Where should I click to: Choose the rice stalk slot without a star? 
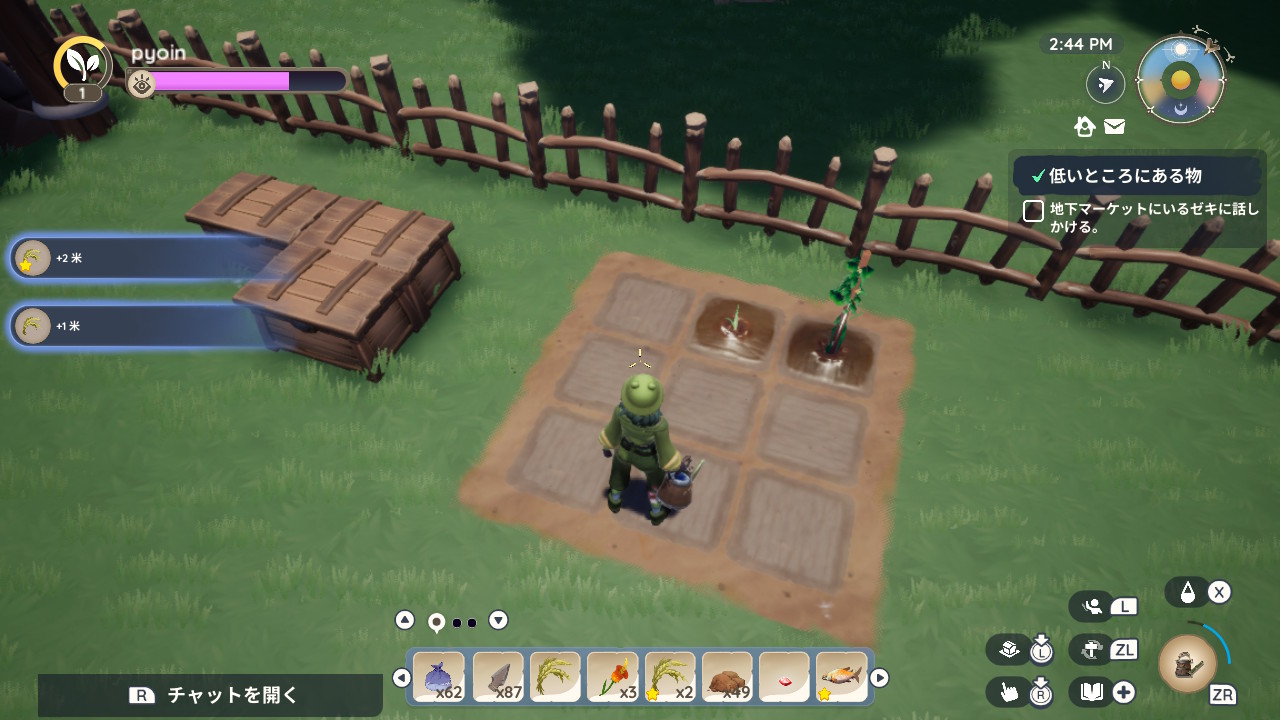tap(555, 677)
